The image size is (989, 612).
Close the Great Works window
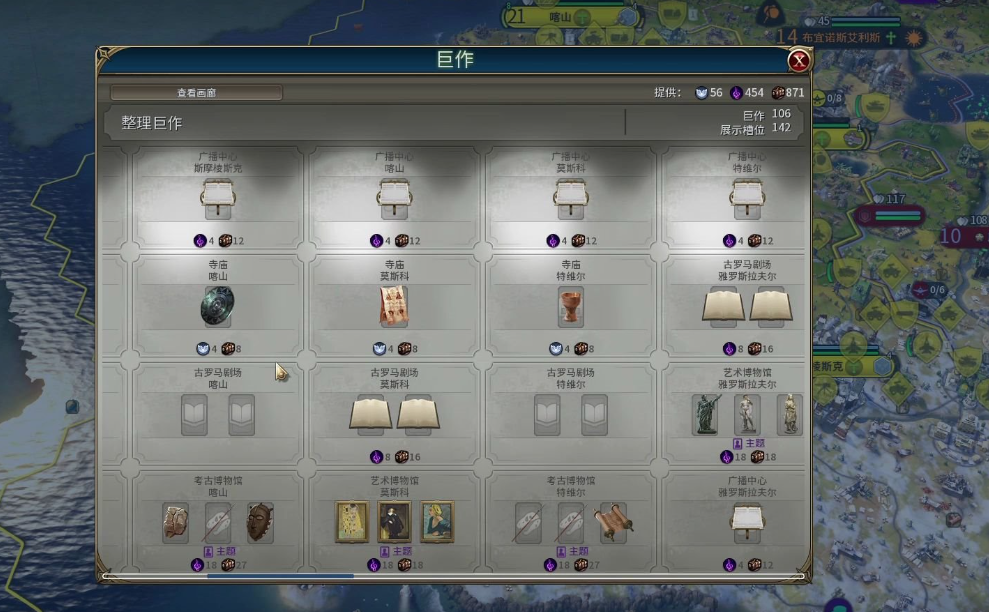(x=798, y=61)
